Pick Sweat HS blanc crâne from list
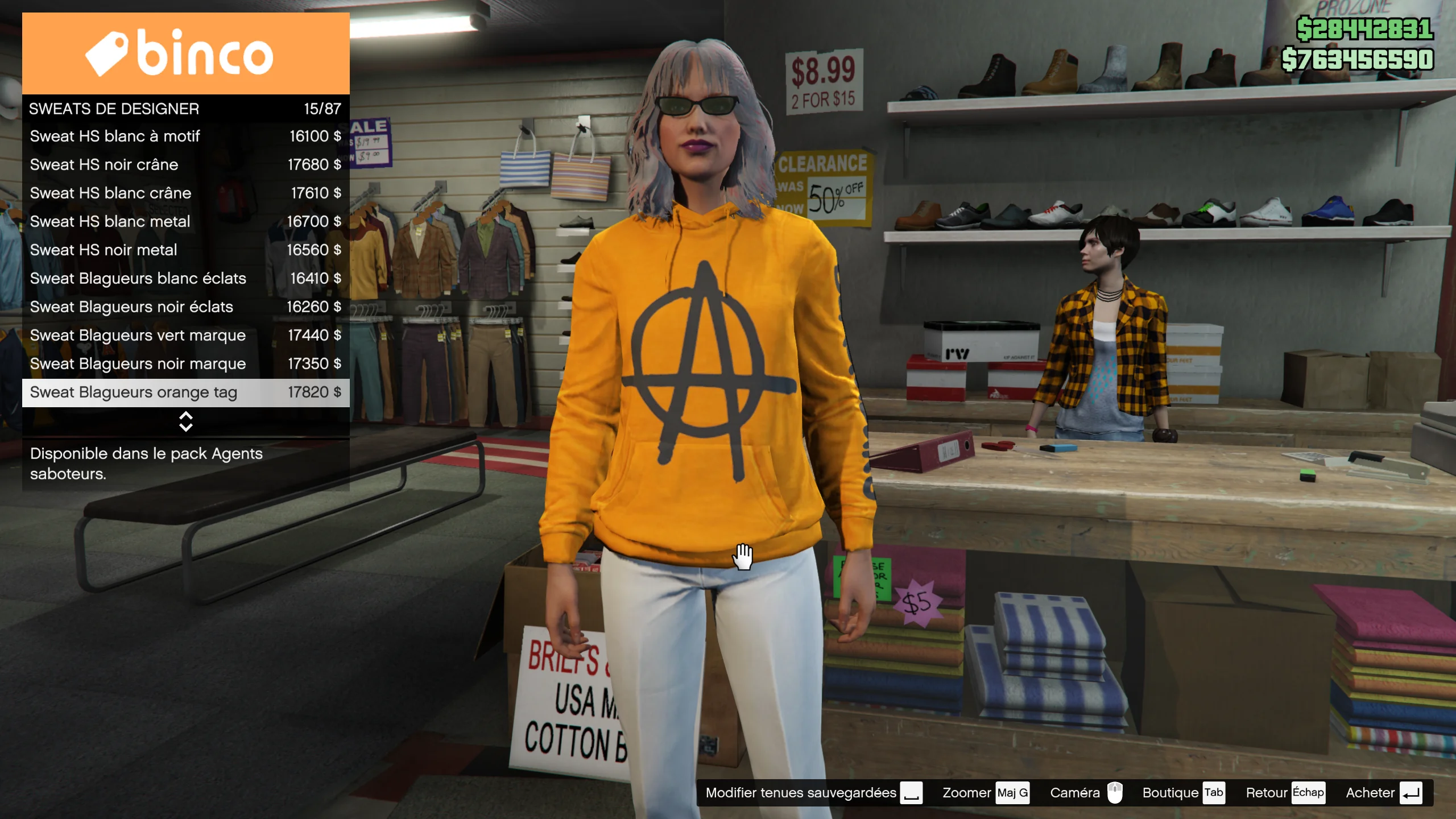This screenshot has height=819, width=1456. pos(185,193)
